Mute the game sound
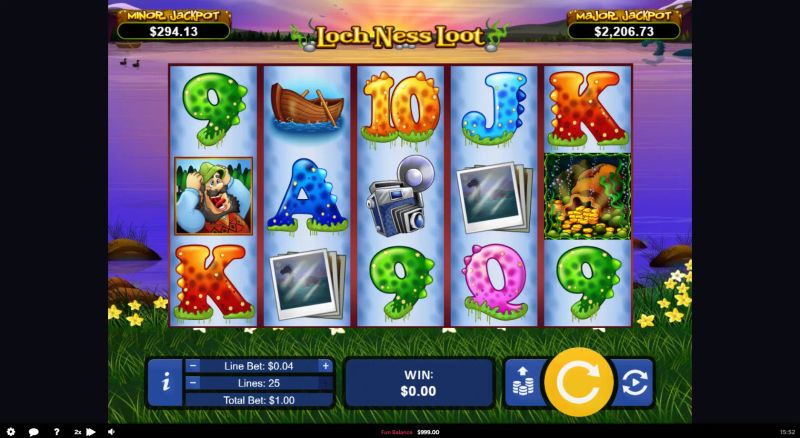Image resolution: width=800 pixels, height=438 pixels. pyautogui.click(x=111, y=432)
